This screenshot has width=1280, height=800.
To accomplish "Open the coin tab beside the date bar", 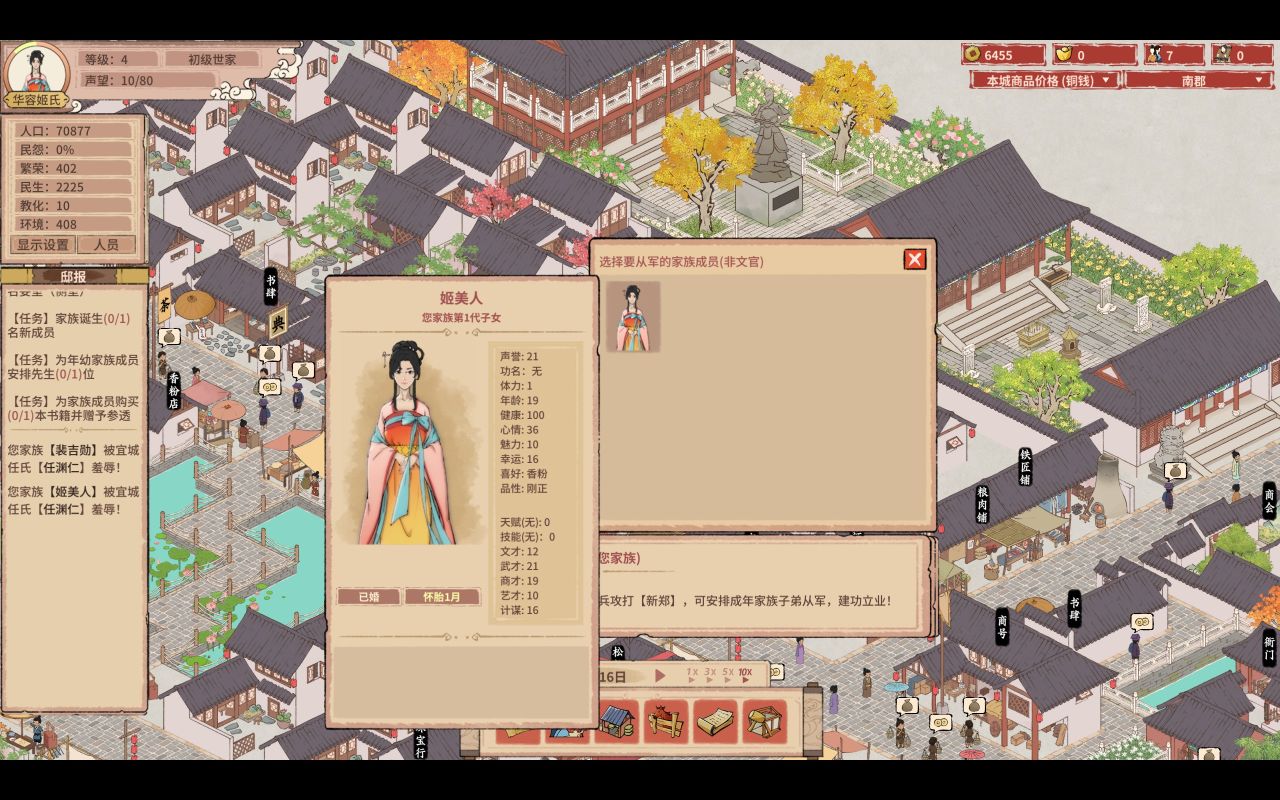I will coord(774,672).
